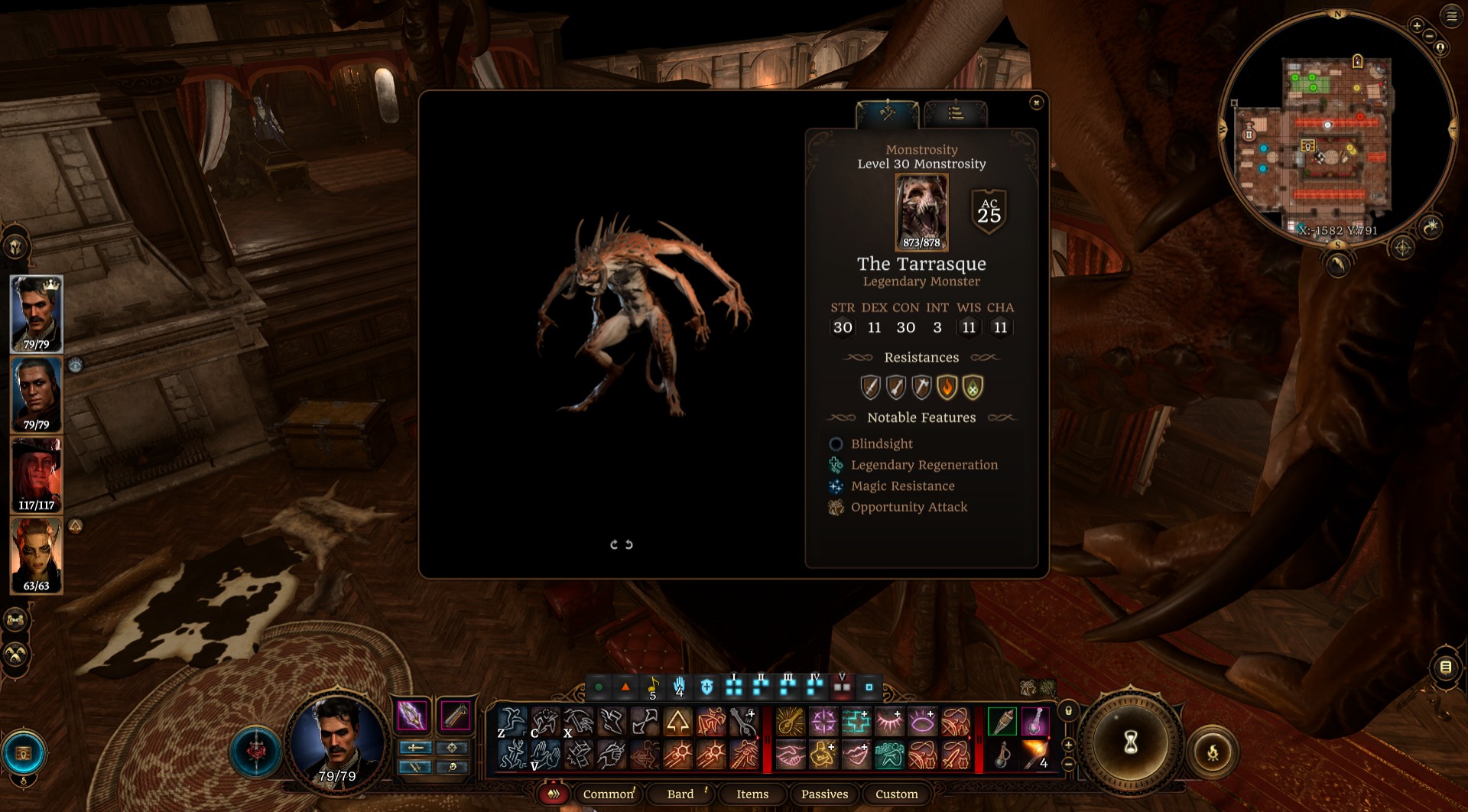This screenshot has height=812, width=1468.
Task: Inspect the Legendary Regeneration feature
Action: pyautogui.click(x=924, y=465)
